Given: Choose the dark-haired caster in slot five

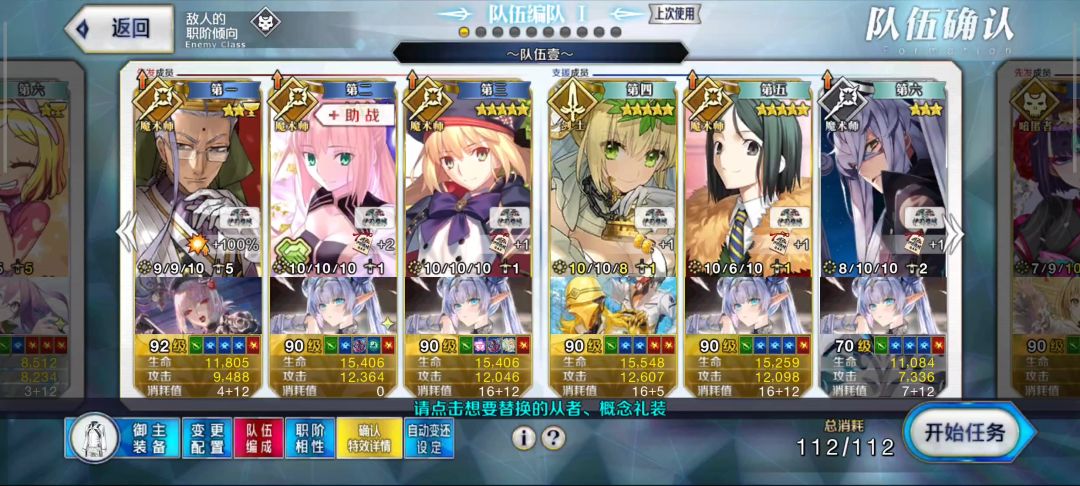Looking at the screenshot, I should click(747, 180).
